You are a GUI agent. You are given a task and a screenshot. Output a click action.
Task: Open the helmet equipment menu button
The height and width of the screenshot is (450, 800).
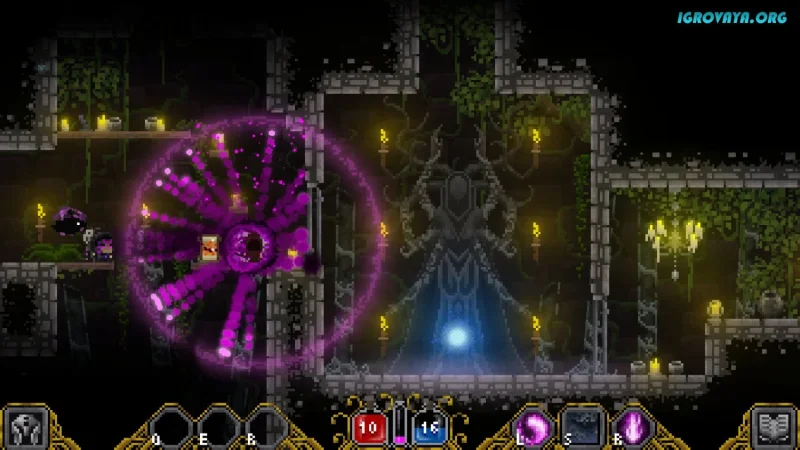(x=22, y=428)
